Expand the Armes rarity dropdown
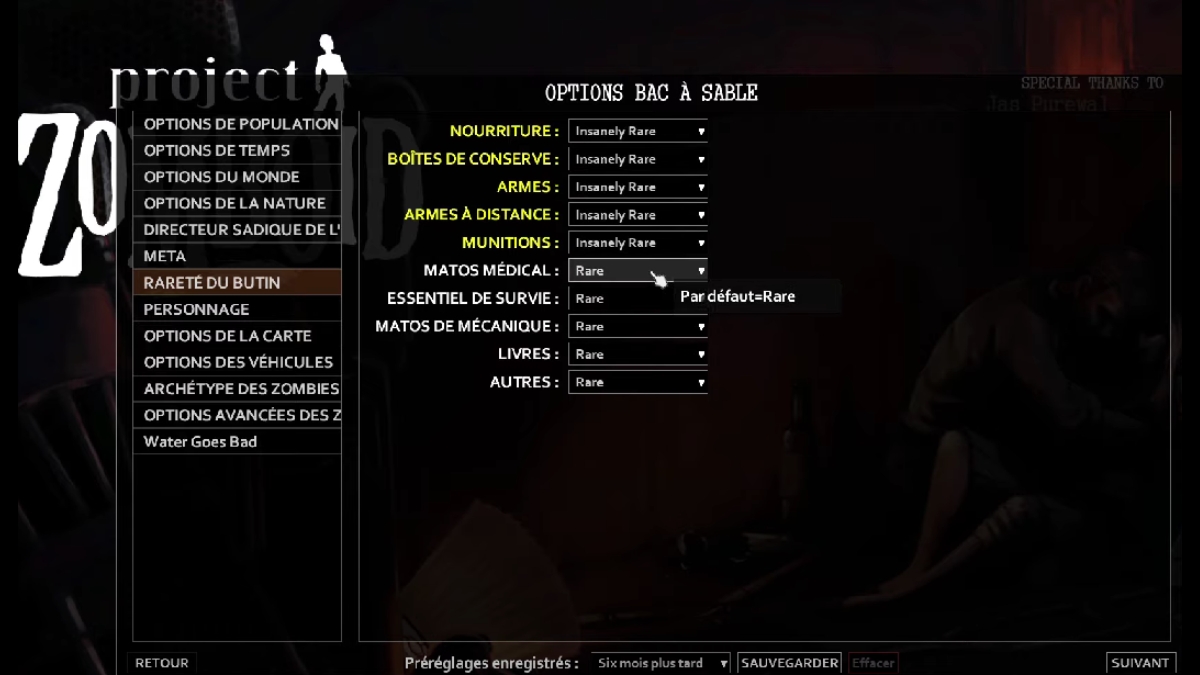Screen dimensions: 1200x675 (x=638, y=187)
